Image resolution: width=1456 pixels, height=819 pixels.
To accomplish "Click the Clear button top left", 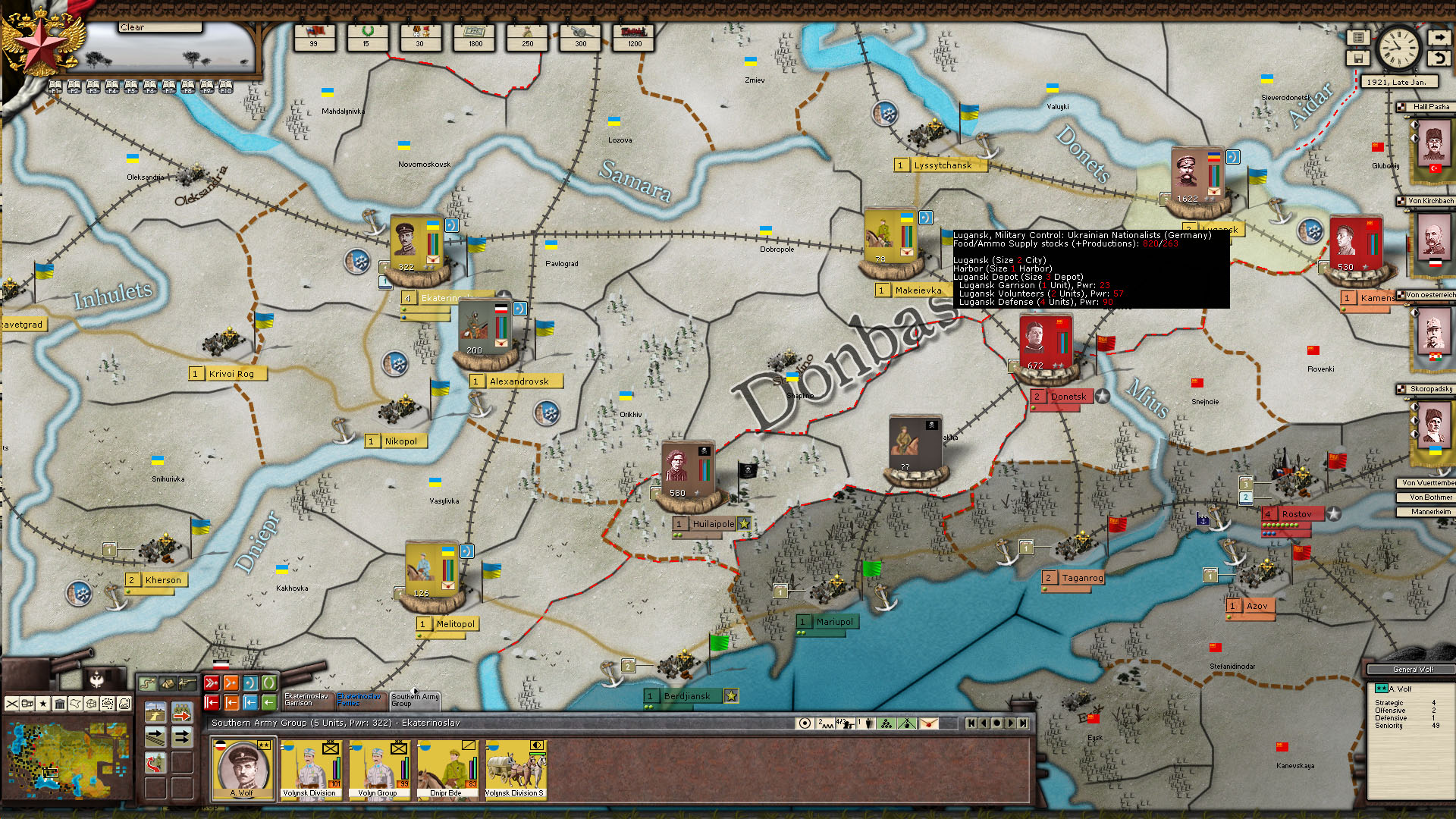I will [159, 27].
